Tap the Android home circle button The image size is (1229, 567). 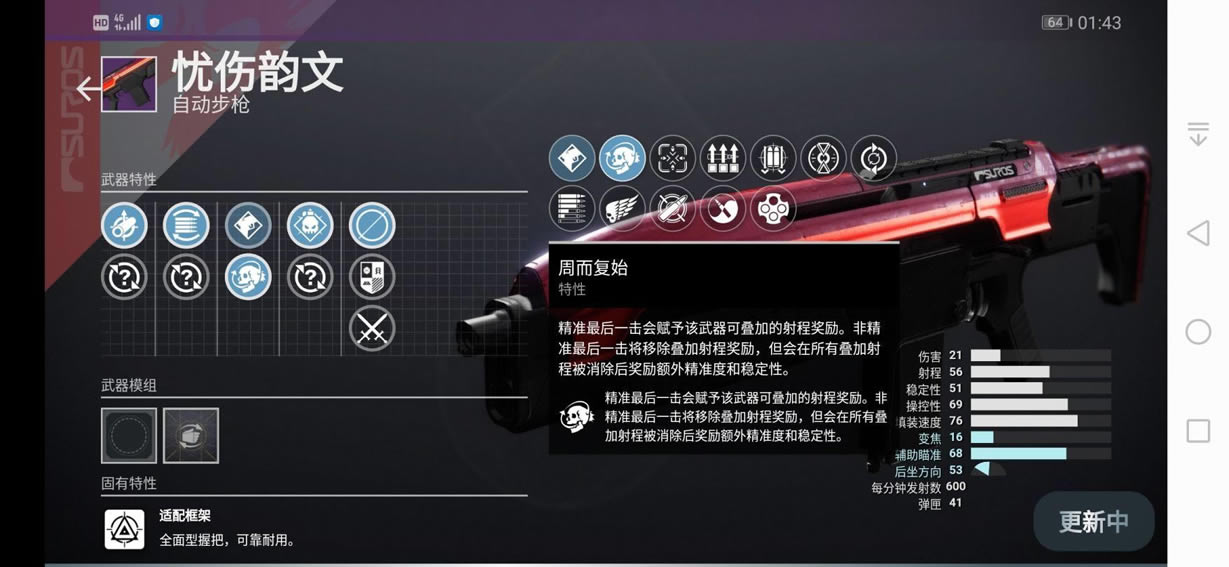point(1198,332)
